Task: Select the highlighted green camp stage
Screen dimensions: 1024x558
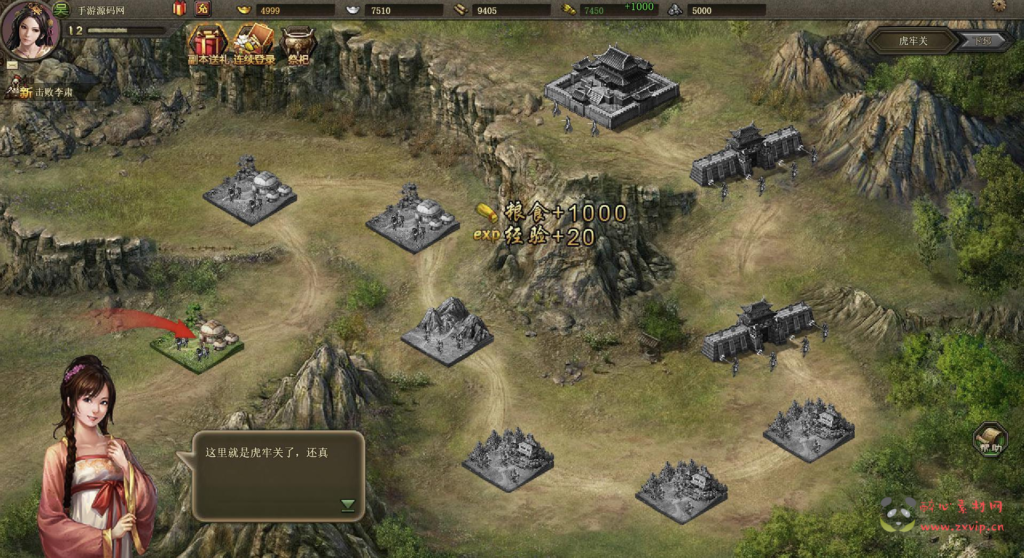Action: click(197, 345)
